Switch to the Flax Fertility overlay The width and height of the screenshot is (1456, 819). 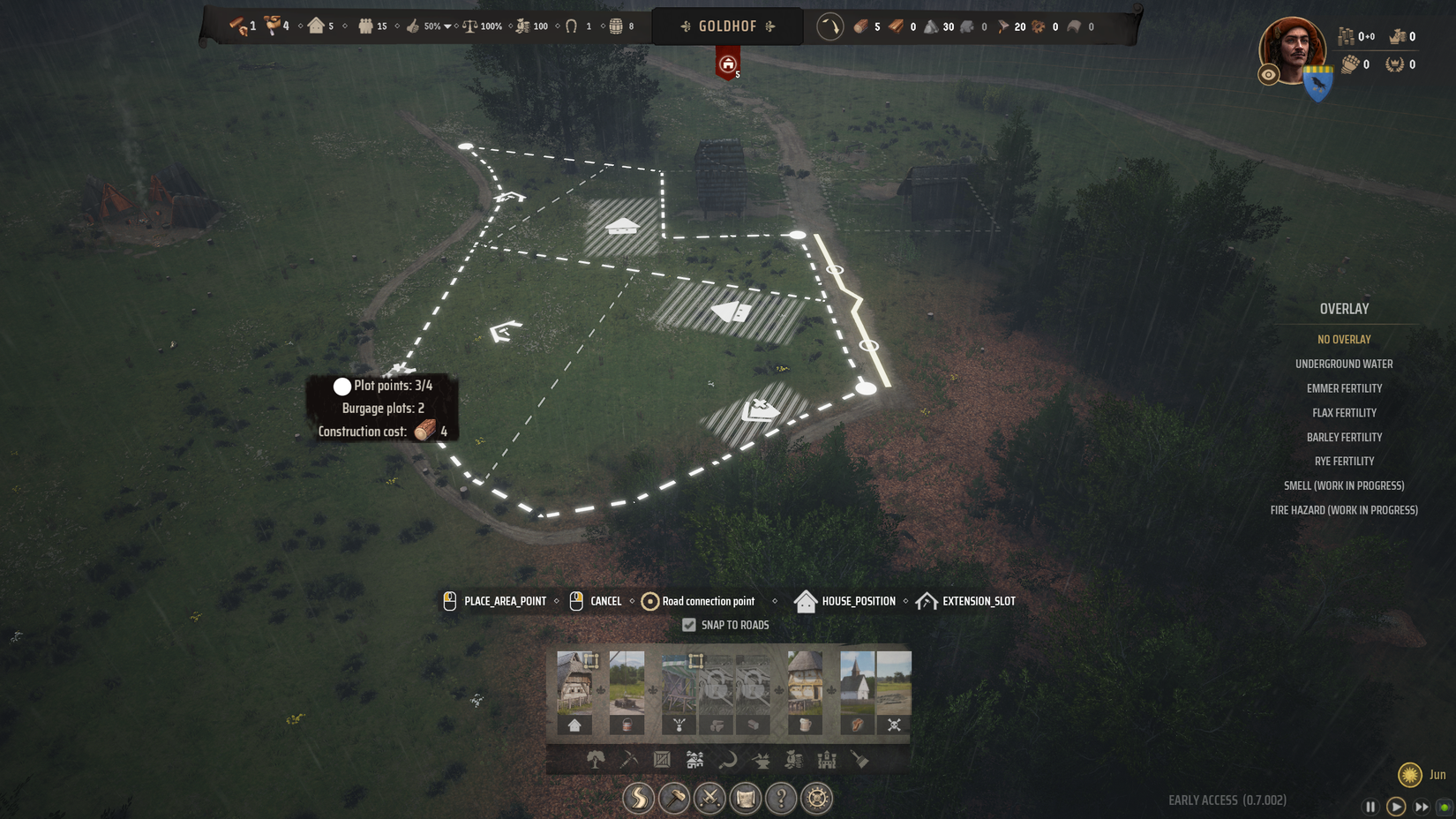coord(1344,413)
